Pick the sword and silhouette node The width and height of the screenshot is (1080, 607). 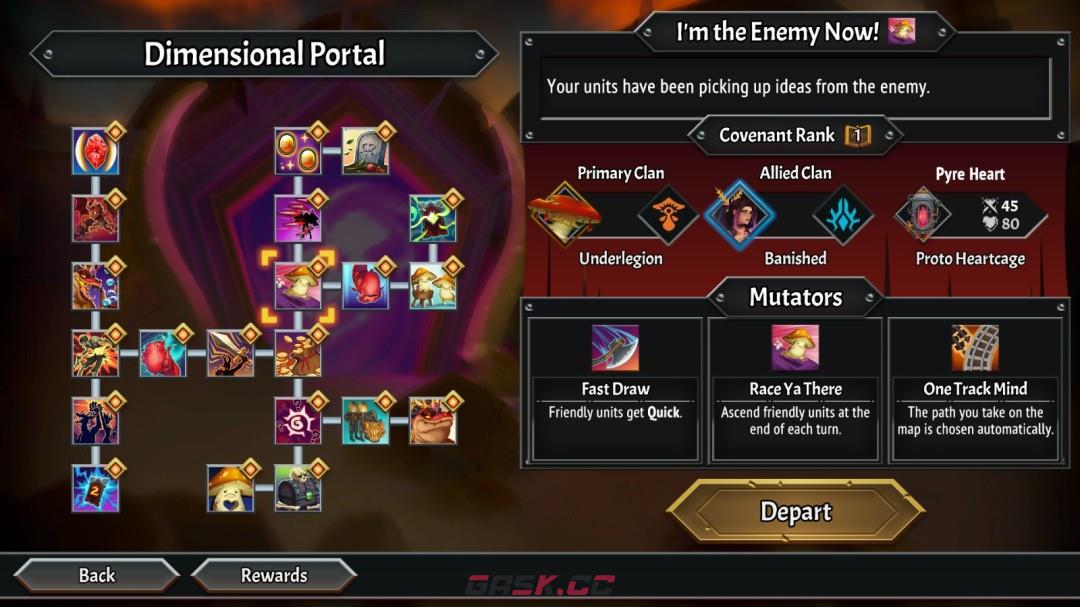tap(230, 353)
